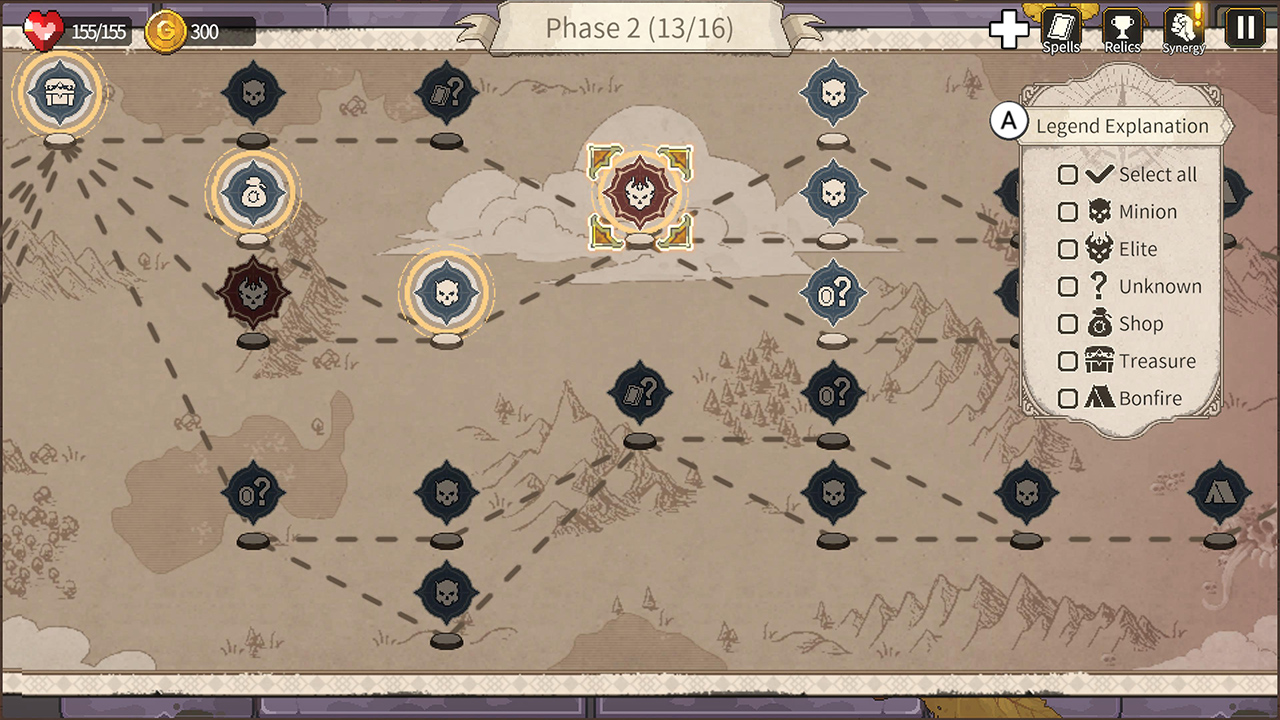Screen dimensions: 1280x720
Task: Select the dark Elite node on left
Action: pos(253,293)
